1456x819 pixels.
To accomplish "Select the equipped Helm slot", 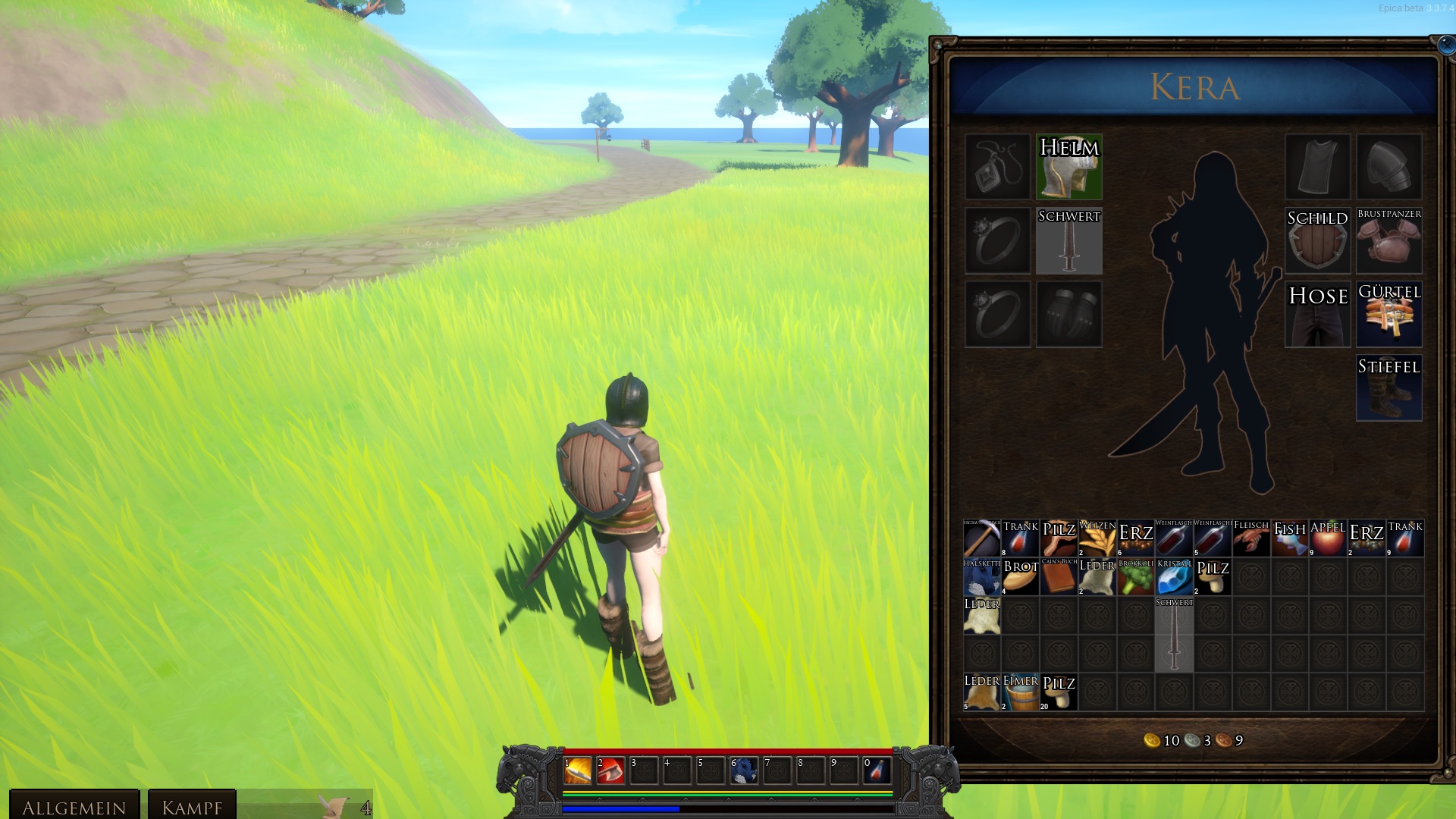I will pyautogui.click(x=1068, y=168).
